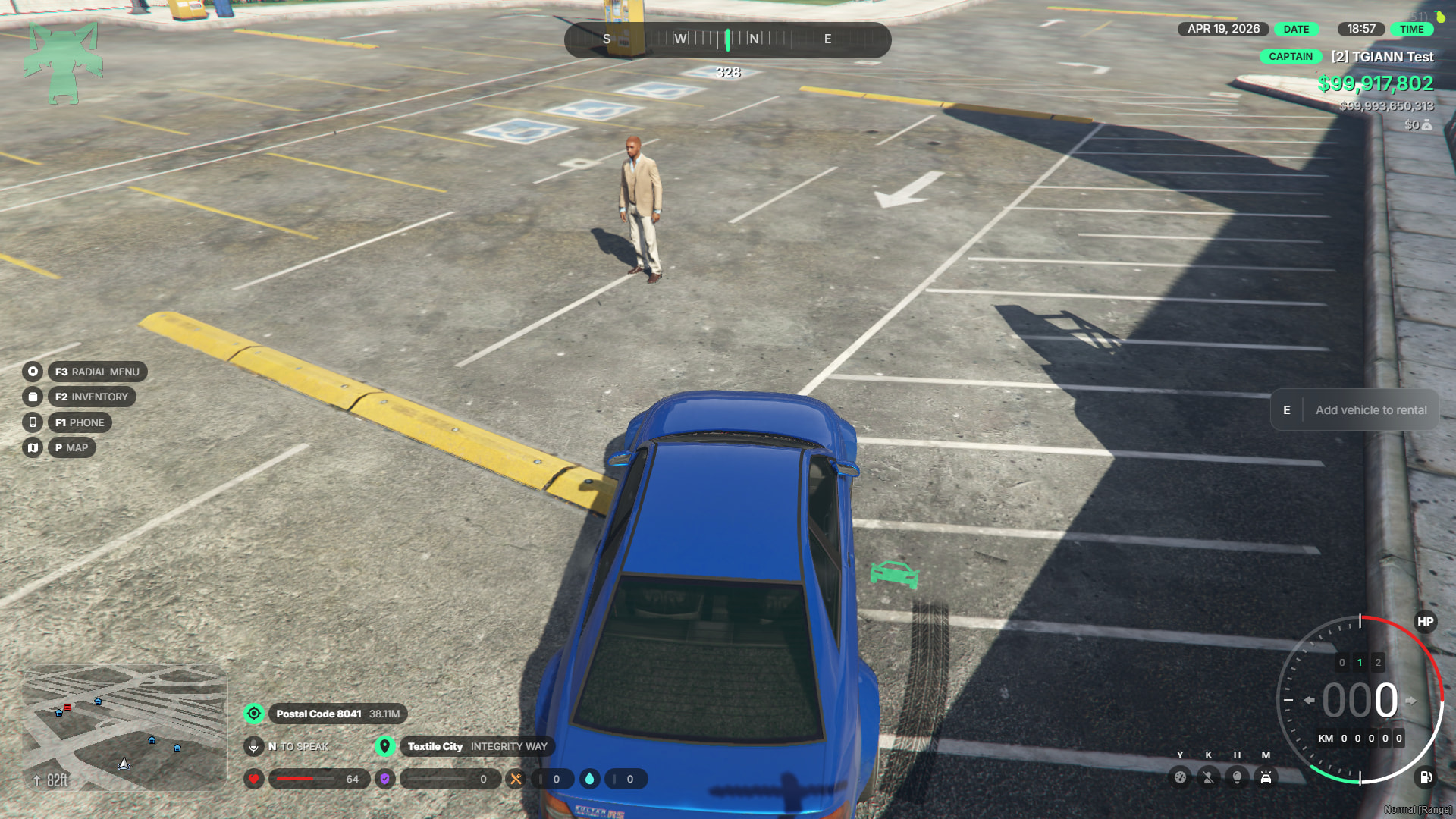The height and width of the screenshot is (819, 1456).
Task: Click the orange fork-and-knife hunger icon
Action: click(516, 779)
